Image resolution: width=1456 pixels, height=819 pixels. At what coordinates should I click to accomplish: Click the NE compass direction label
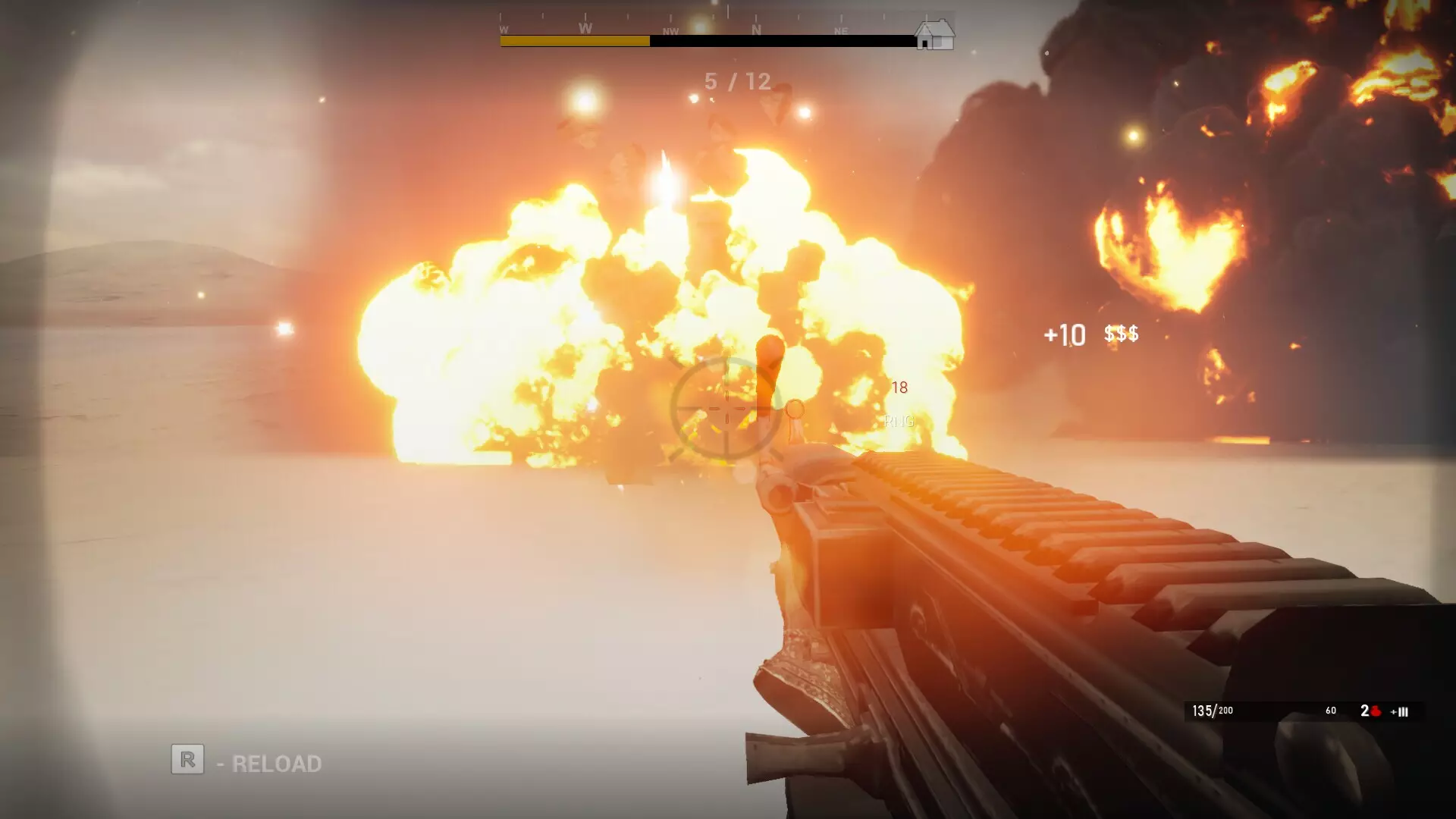pos(841,31)
